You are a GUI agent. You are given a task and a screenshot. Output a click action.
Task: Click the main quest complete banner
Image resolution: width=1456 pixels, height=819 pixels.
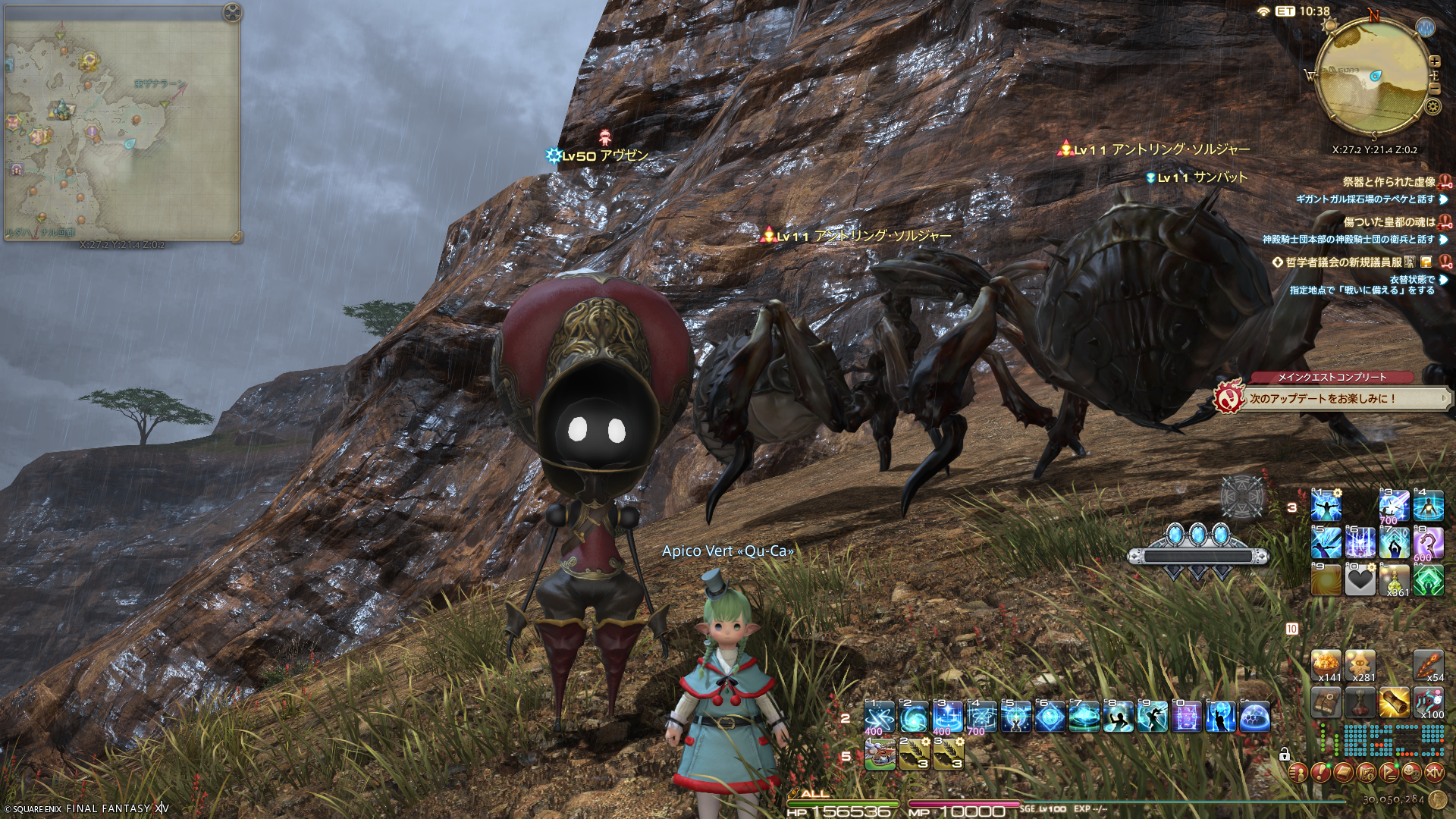pyautogui.click(x=1332, y=395)
